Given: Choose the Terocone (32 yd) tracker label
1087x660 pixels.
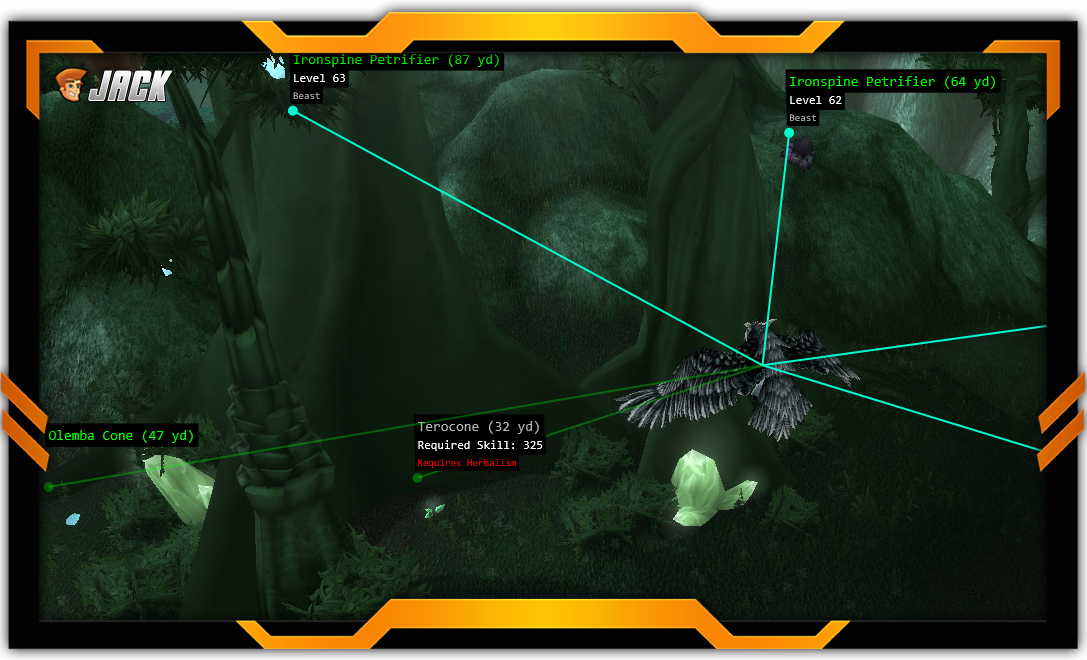Looking at the screenshot, I should (479, 427).
